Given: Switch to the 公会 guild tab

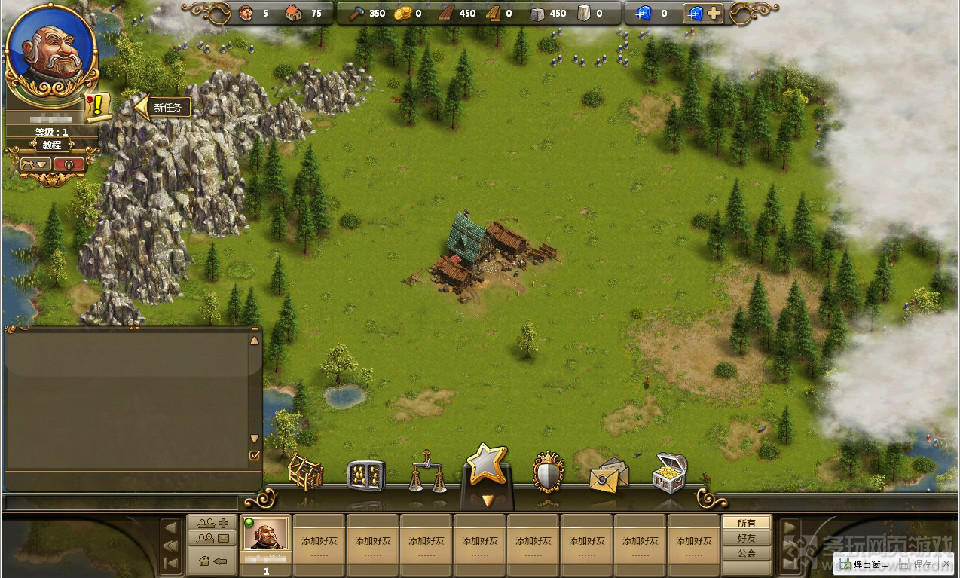Looking at the screenshot, I should [x=746, y=553].
